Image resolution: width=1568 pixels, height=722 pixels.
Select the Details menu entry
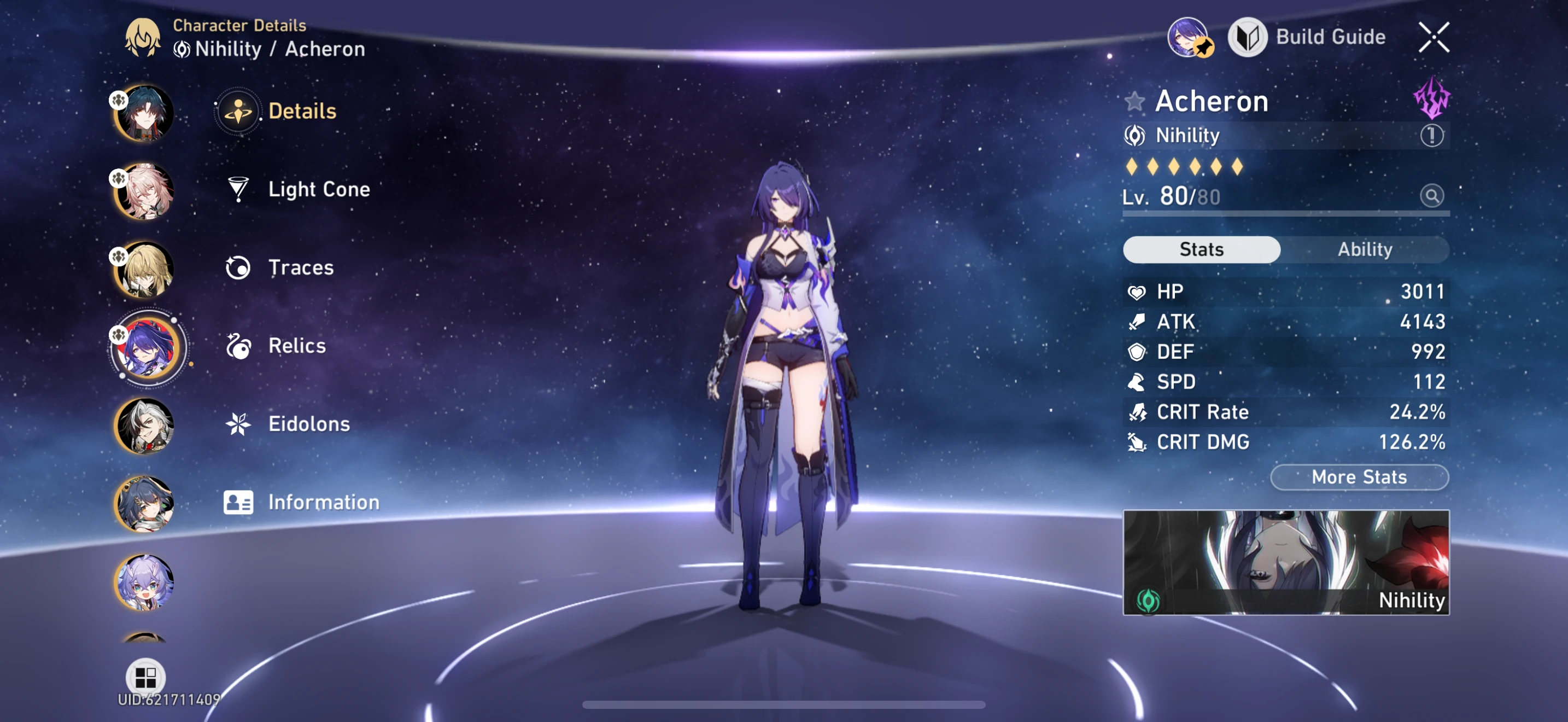(301, 112)
